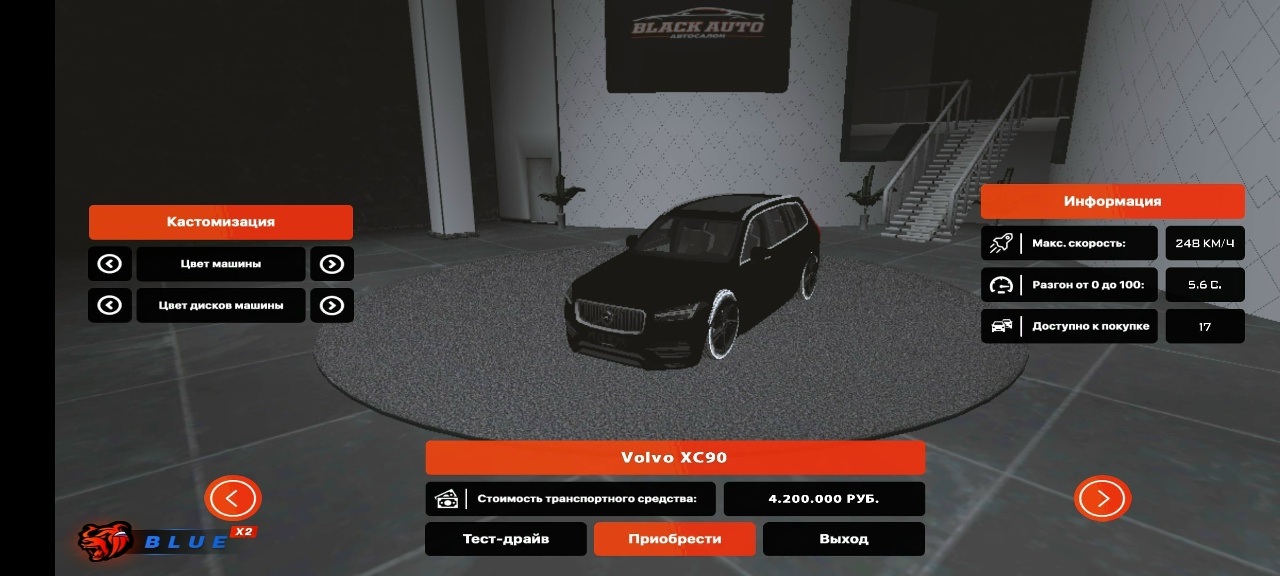Viewport: 1280px width, 576px height.
Task: Switch to previous car color
Action: [110, 264]
